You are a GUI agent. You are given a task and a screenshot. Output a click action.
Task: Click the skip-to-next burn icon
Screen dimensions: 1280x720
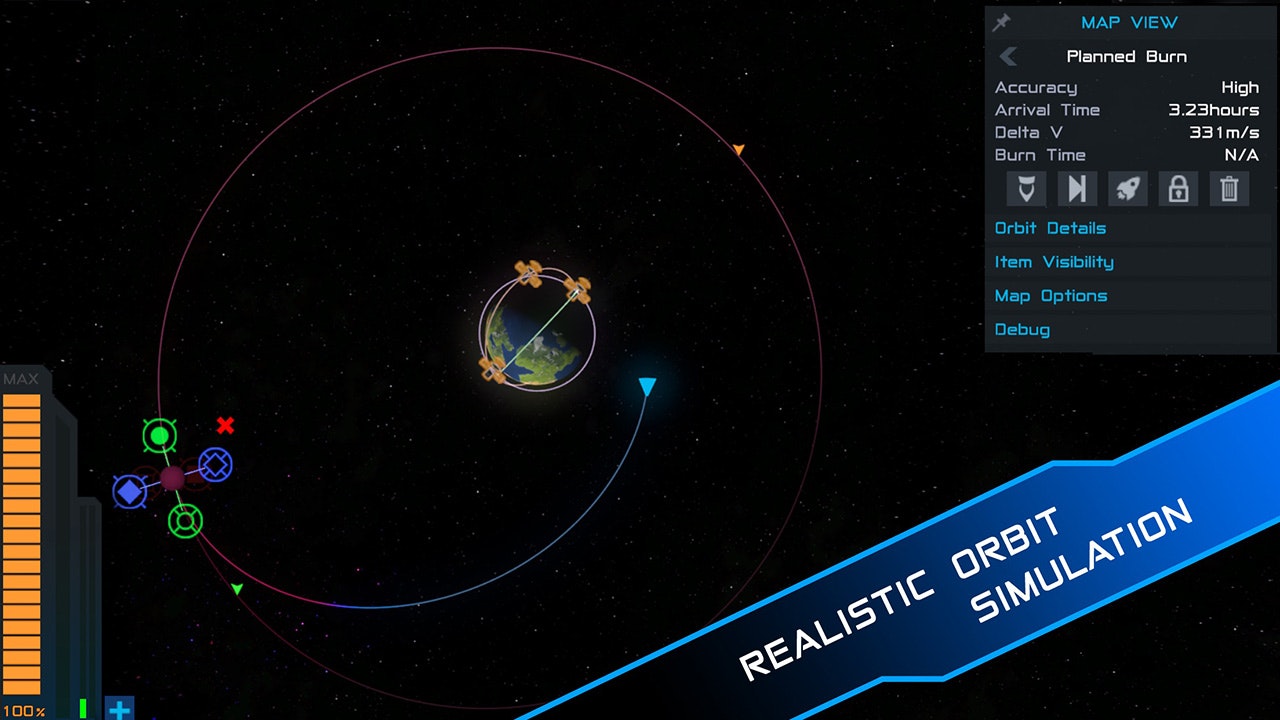coord(1077,189)
